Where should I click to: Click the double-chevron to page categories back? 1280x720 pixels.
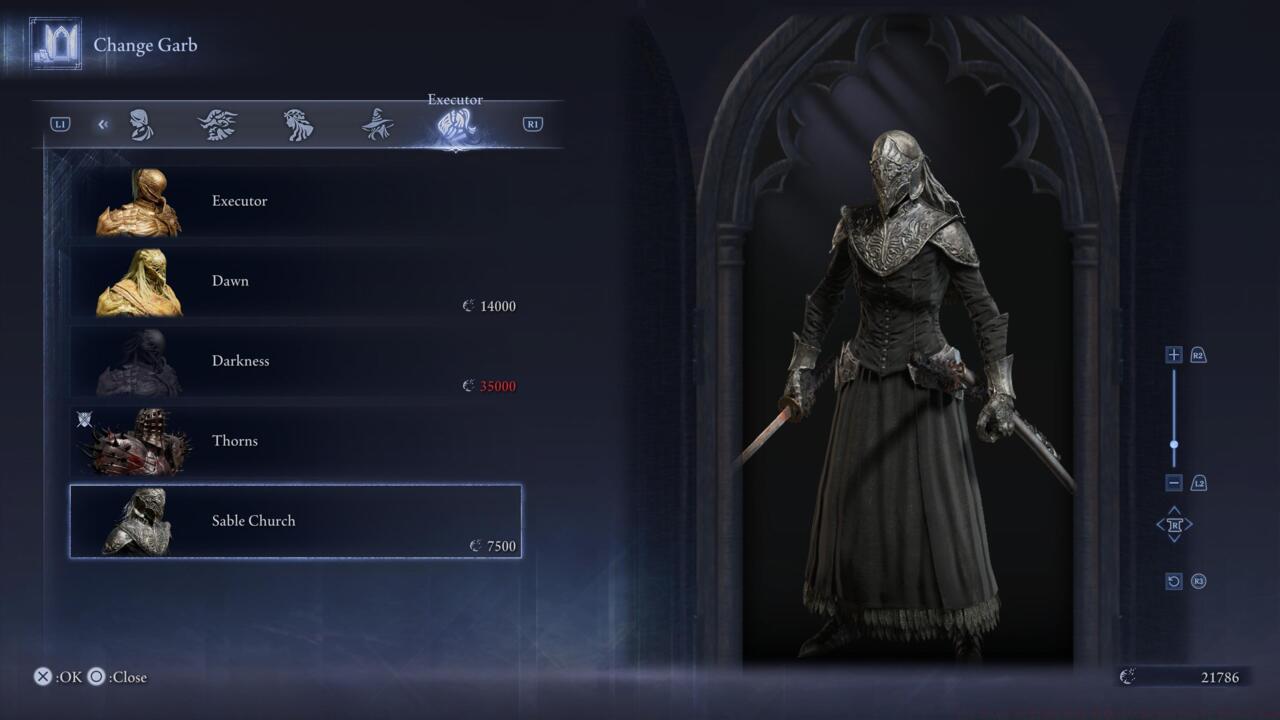coord(103,123)
